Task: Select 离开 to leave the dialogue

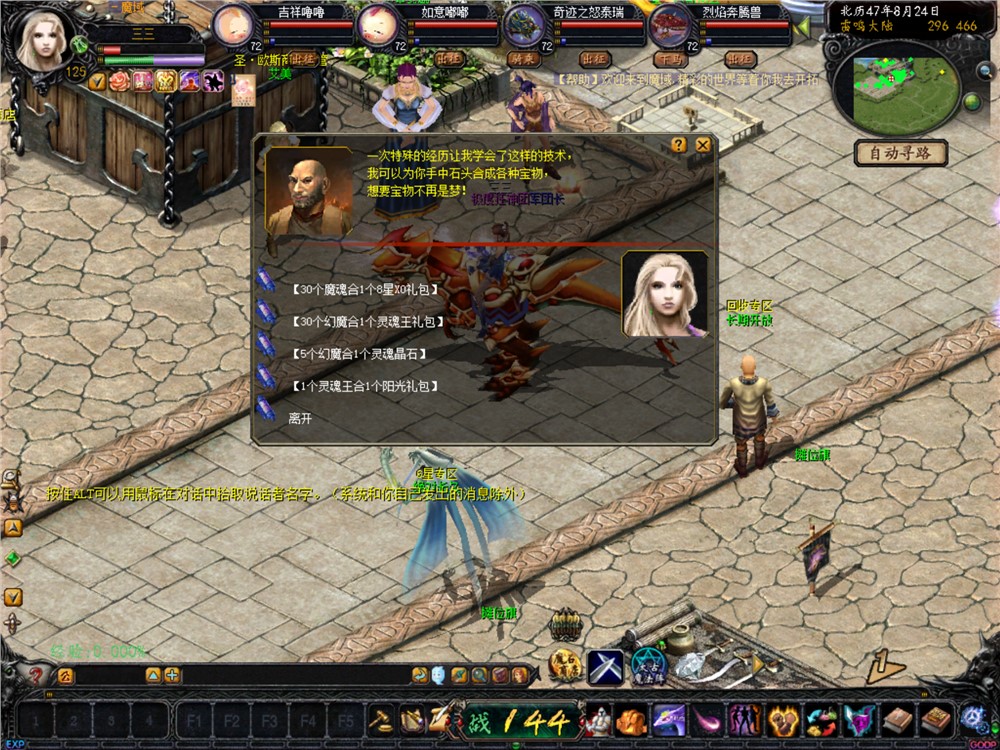Action: (300, 418)
